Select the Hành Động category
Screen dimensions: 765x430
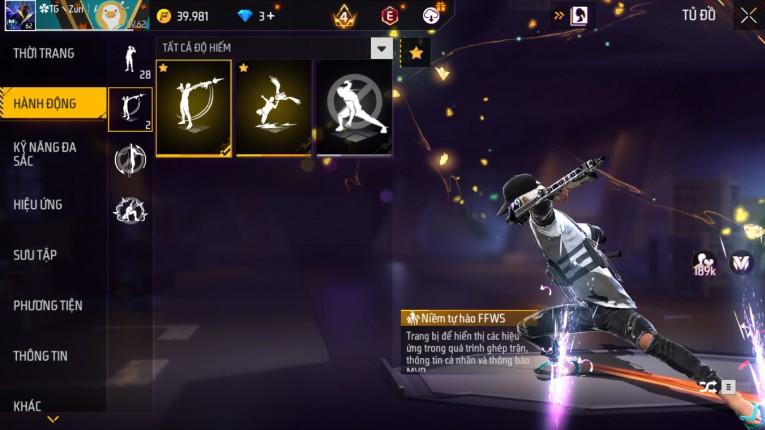click(45, 103)
